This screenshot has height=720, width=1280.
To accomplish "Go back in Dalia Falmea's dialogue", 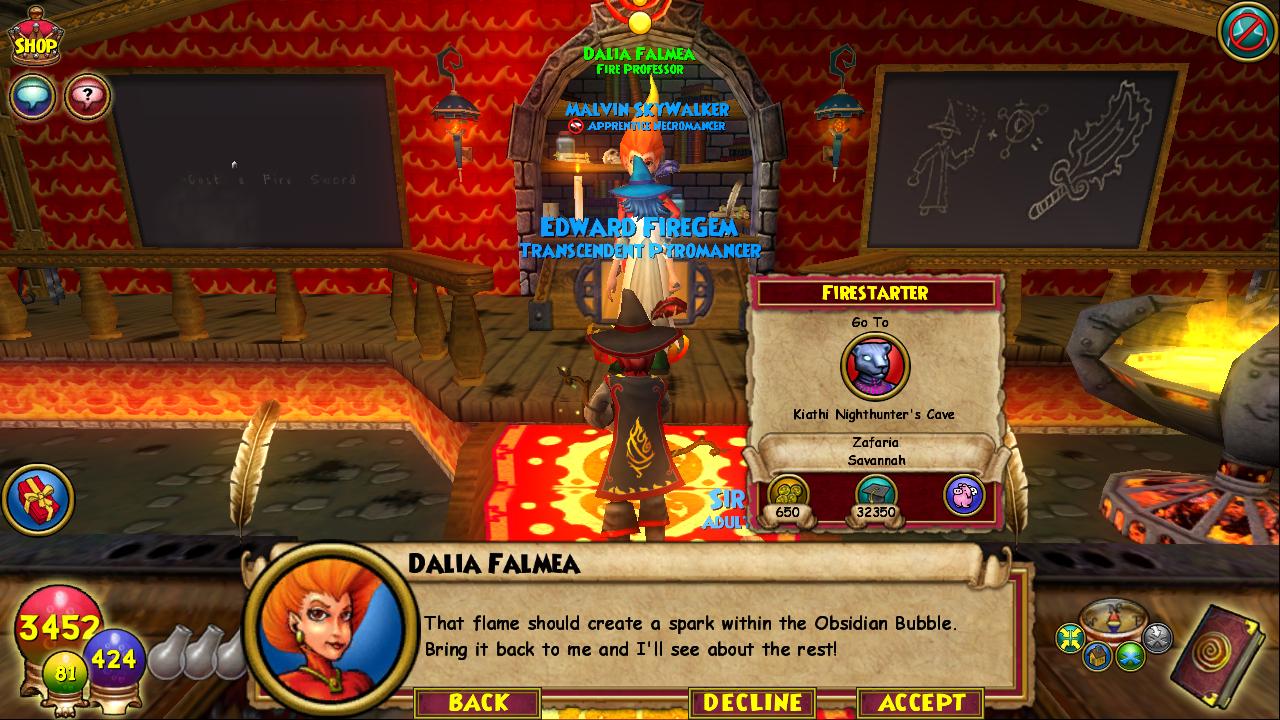I will 478,702.
